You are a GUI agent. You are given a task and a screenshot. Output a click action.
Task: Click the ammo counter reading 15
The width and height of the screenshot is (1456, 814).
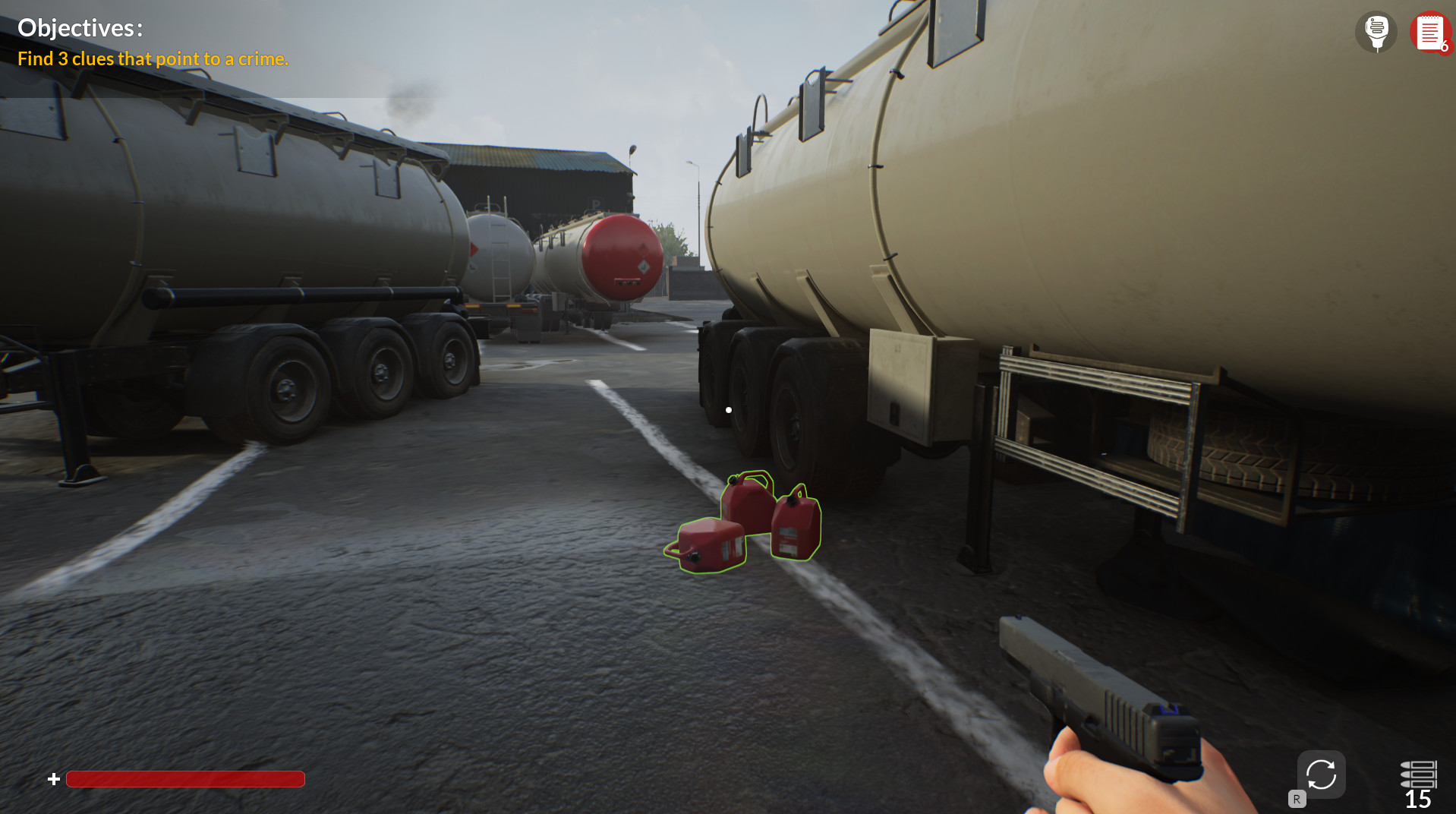coord(1419,799)
